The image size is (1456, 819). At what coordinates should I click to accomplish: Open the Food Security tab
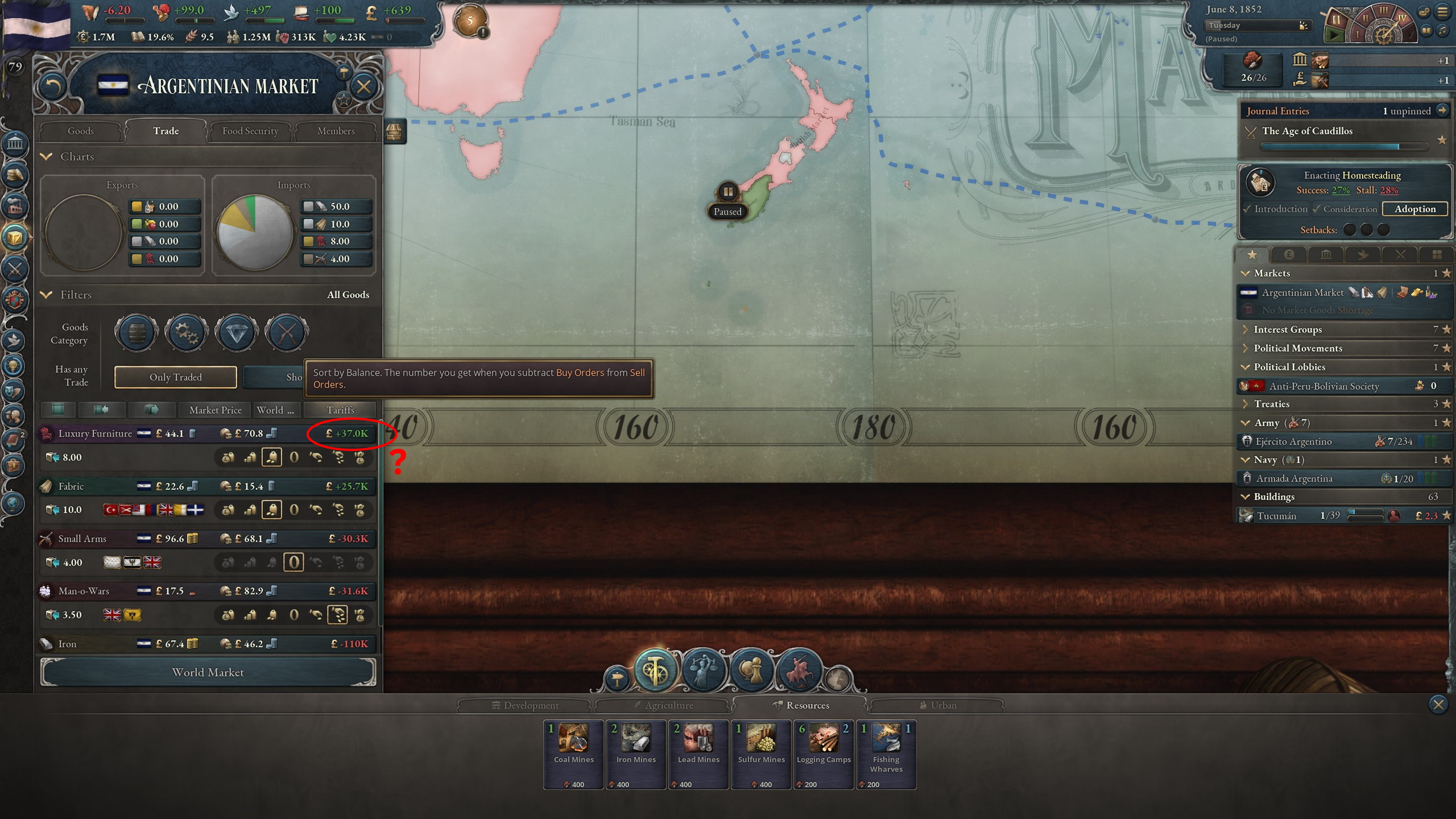[249, 131]
